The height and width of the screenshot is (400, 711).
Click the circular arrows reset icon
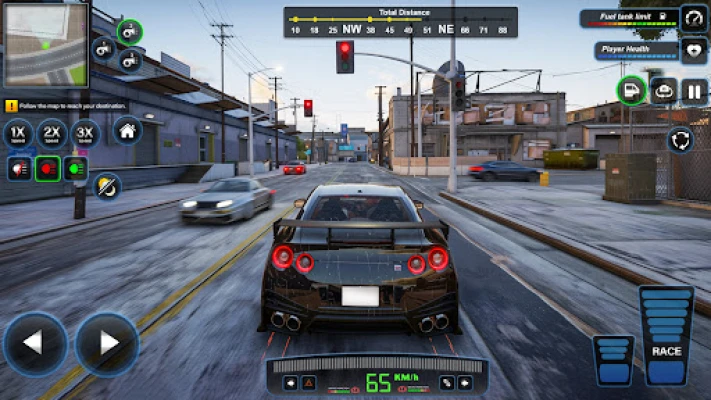tap(681, 139)
